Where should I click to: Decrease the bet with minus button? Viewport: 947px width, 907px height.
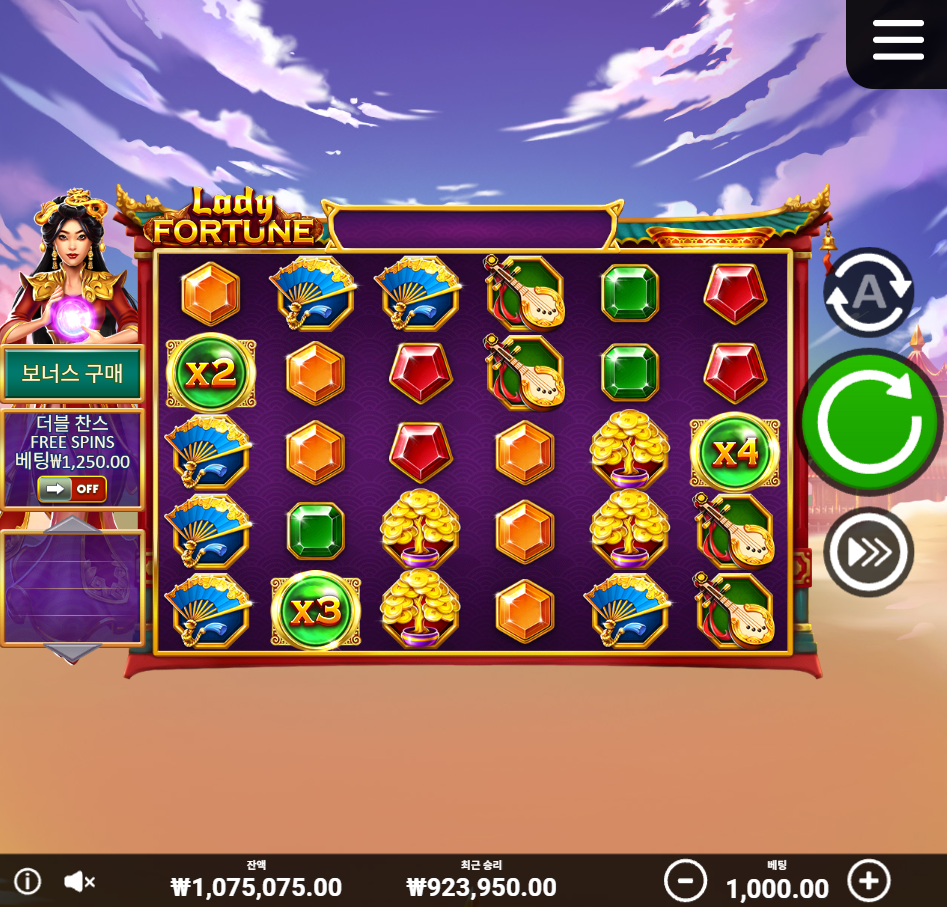click(x=685, y=881)
